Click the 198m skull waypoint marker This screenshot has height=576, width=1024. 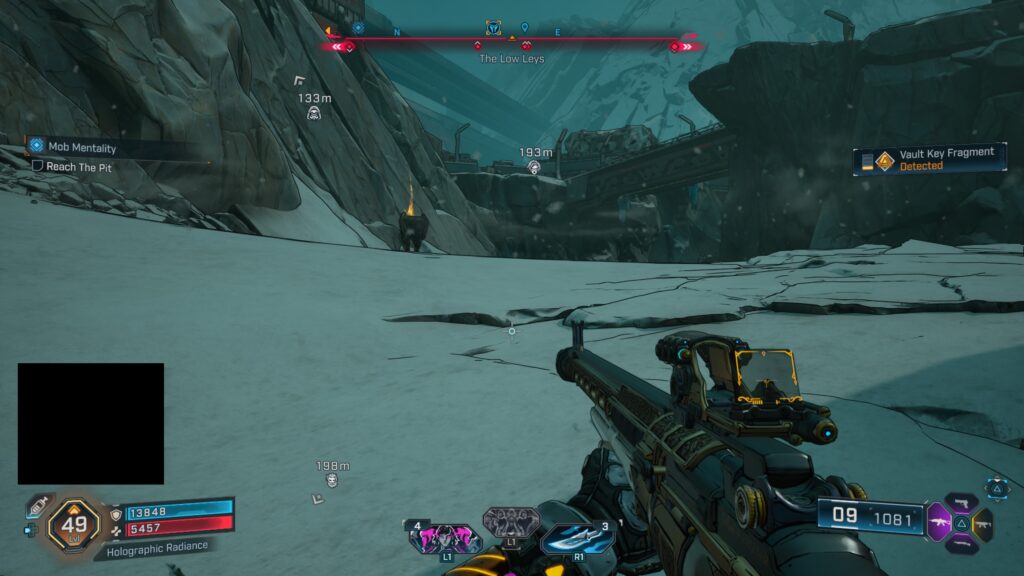pos(332,481)
